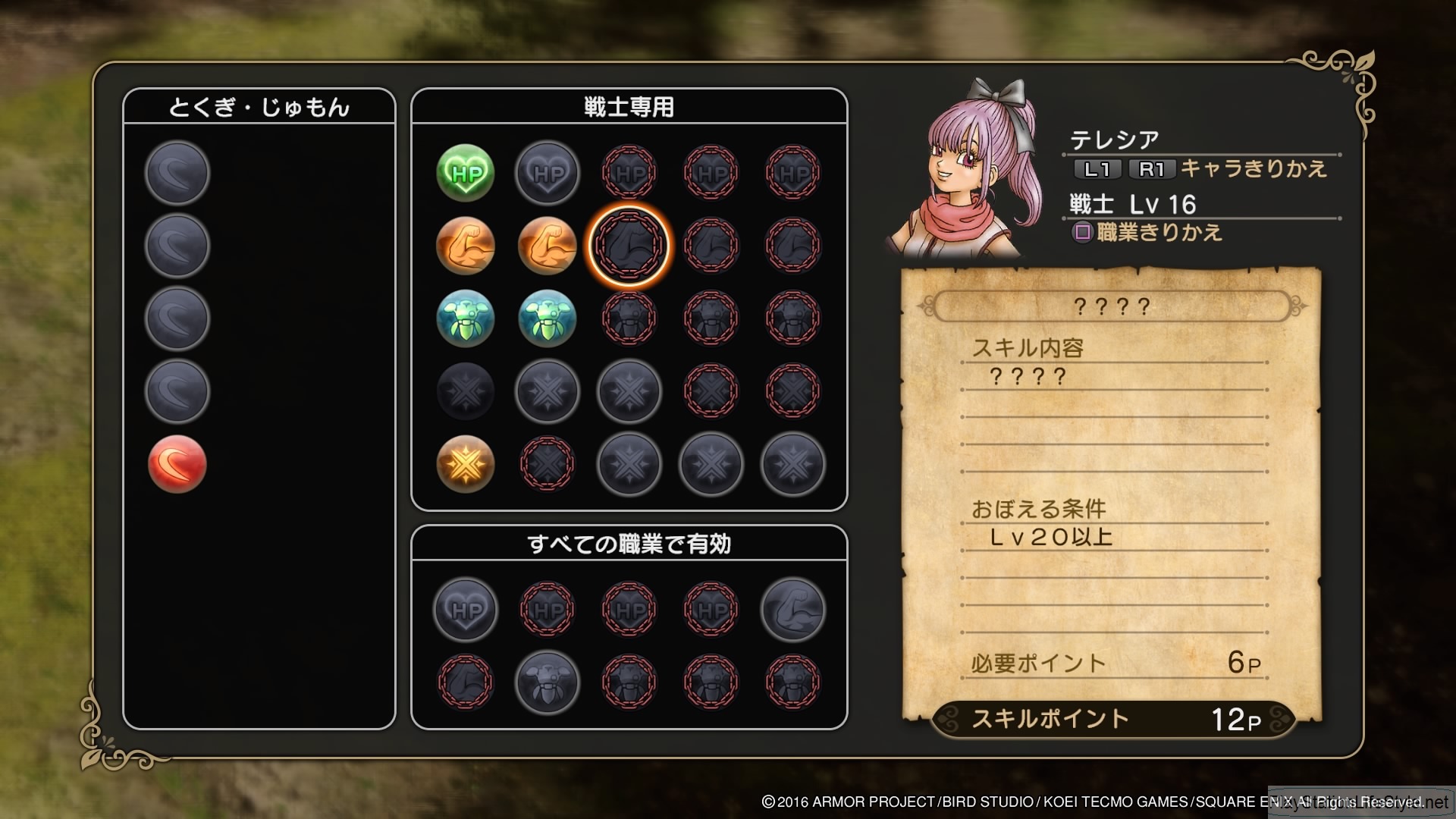
Task: Click the red boomerang skill in とくぎ・じゅもん list
Action: [176, 463]
